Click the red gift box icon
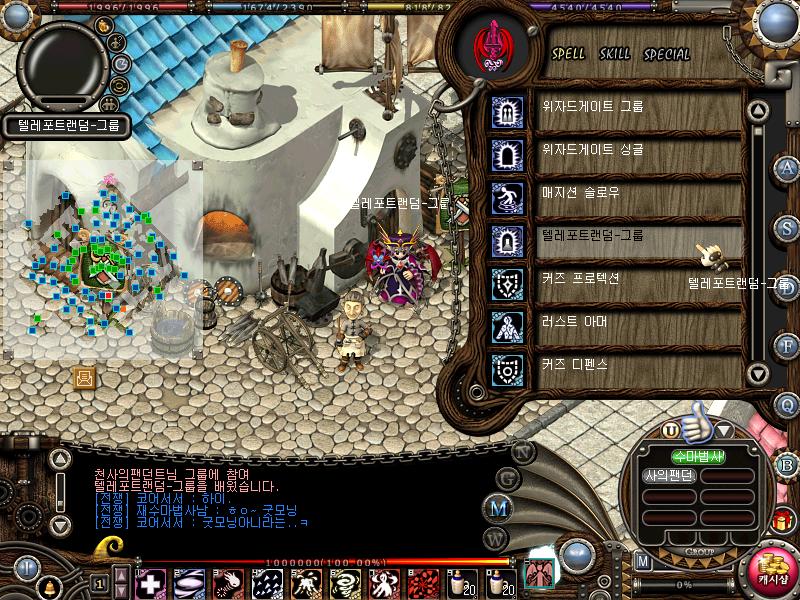The height and width of the screenshot is (600, 800). point(781,520)
